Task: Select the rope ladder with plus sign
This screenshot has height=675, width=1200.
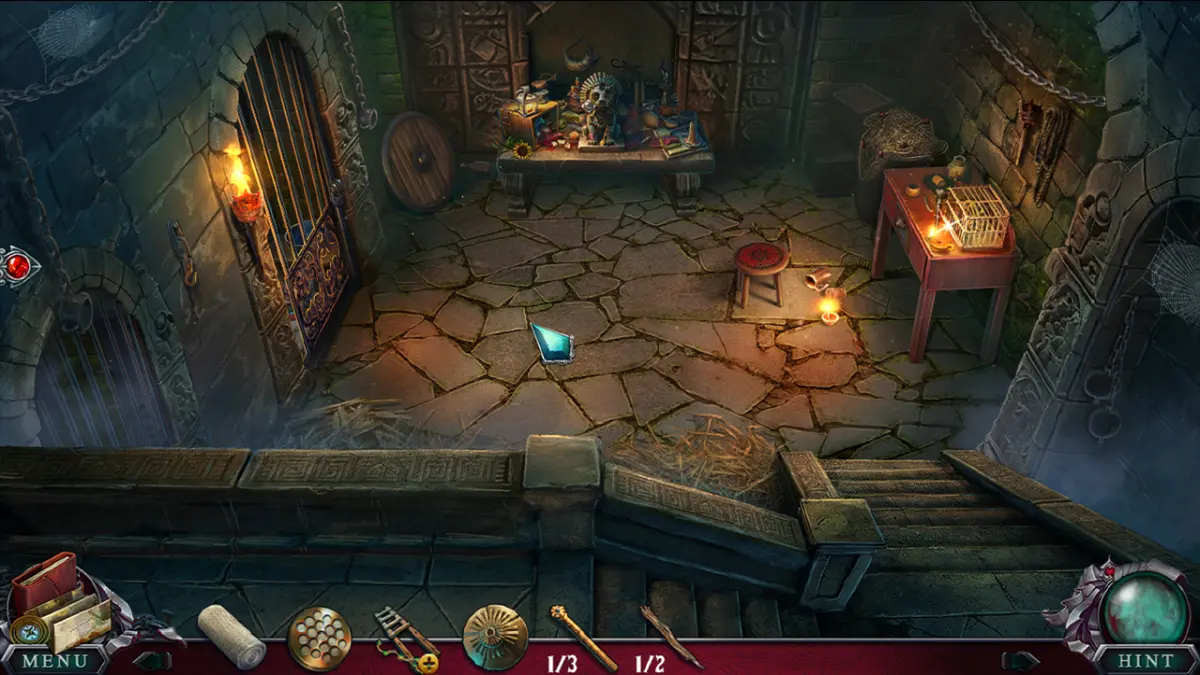Action: (405, 638)
